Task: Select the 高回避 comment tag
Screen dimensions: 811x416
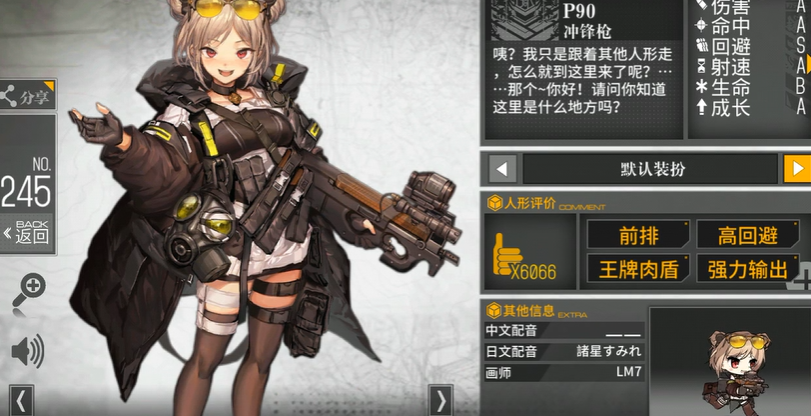Action: 749,235
